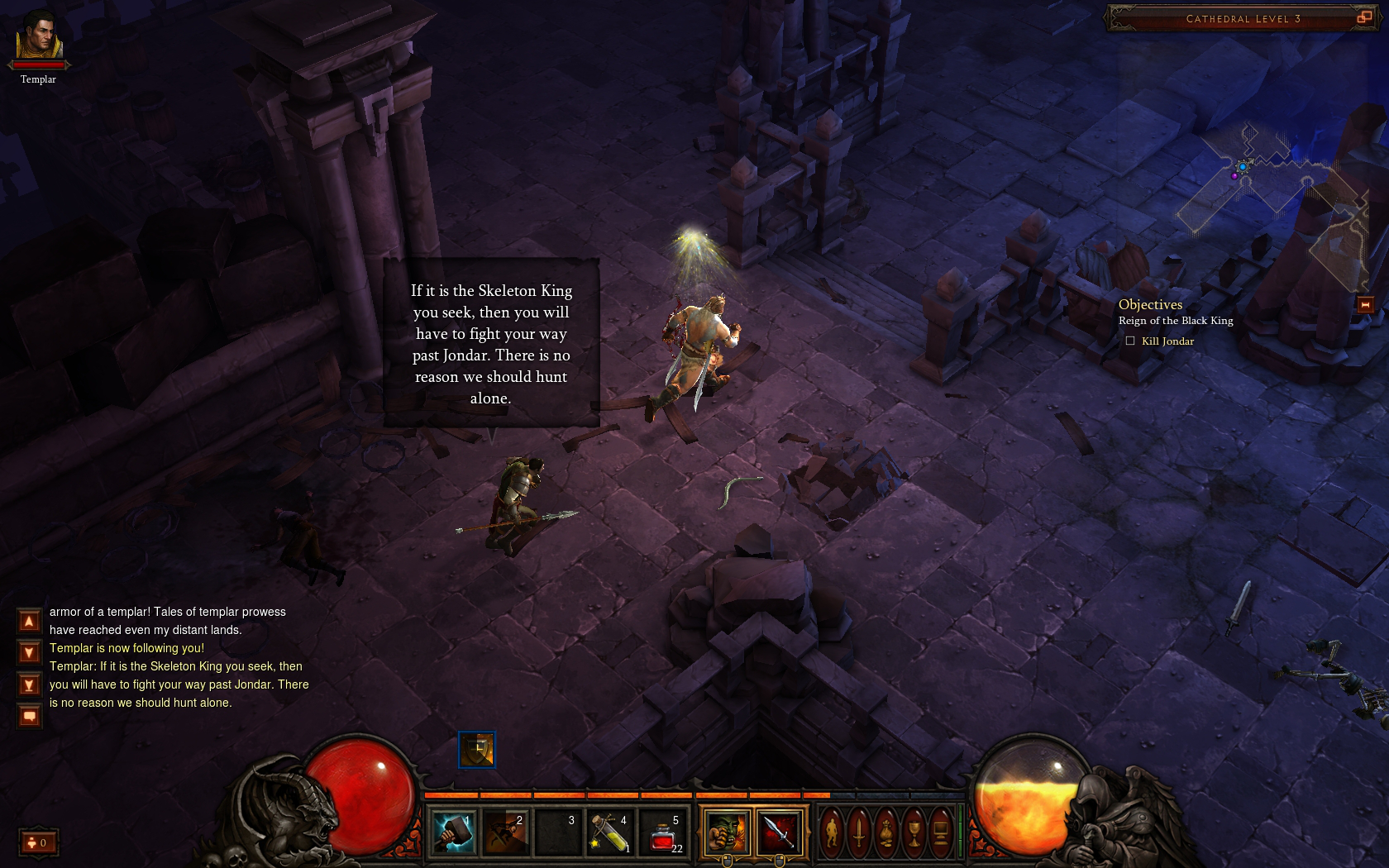The width and height of the screenshot is (1389, 868).
Task: Select the green fist primary attack skill
Action: pos(727,831)
